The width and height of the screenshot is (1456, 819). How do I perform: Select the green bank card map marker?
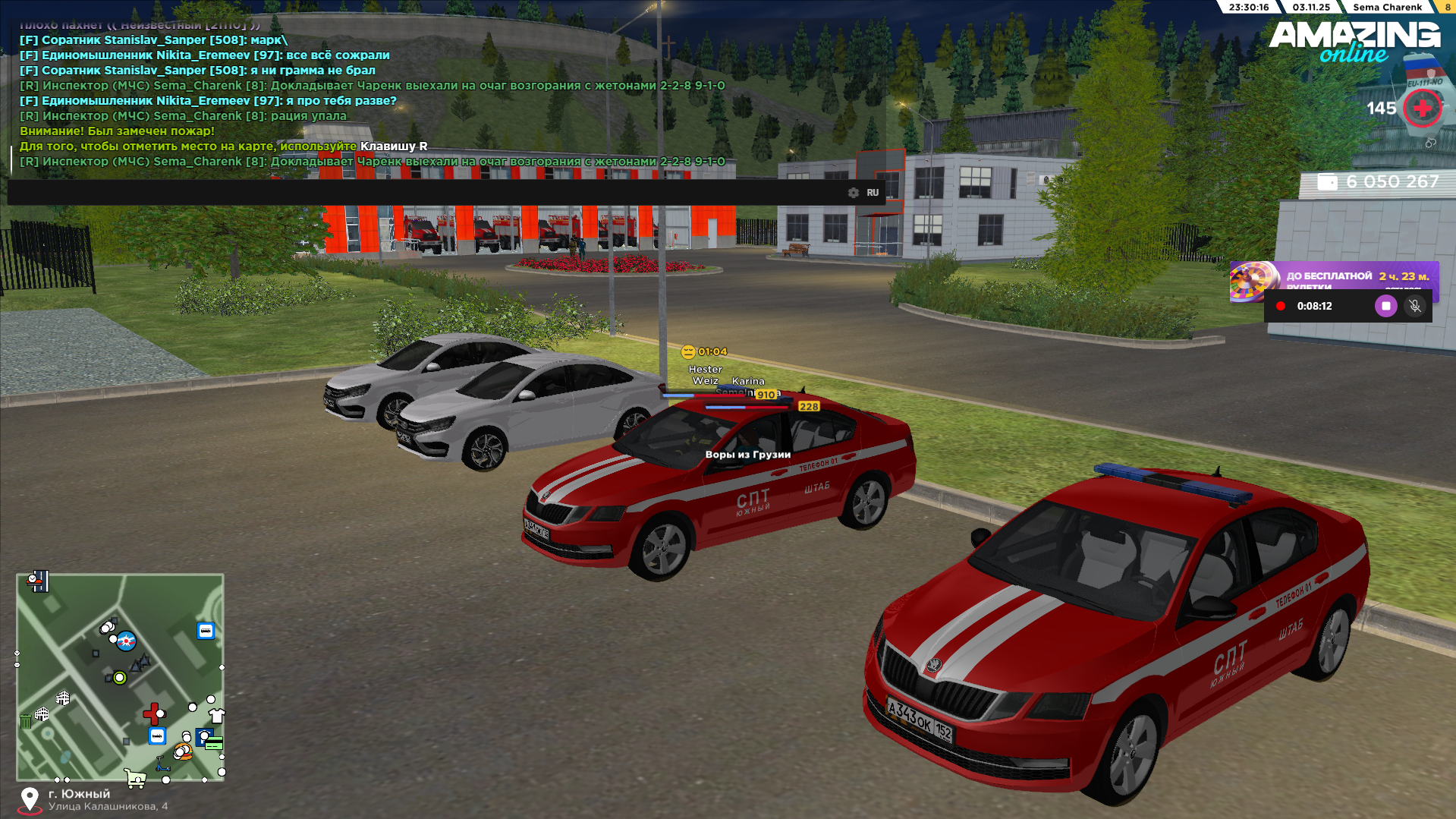coord(214,743)
